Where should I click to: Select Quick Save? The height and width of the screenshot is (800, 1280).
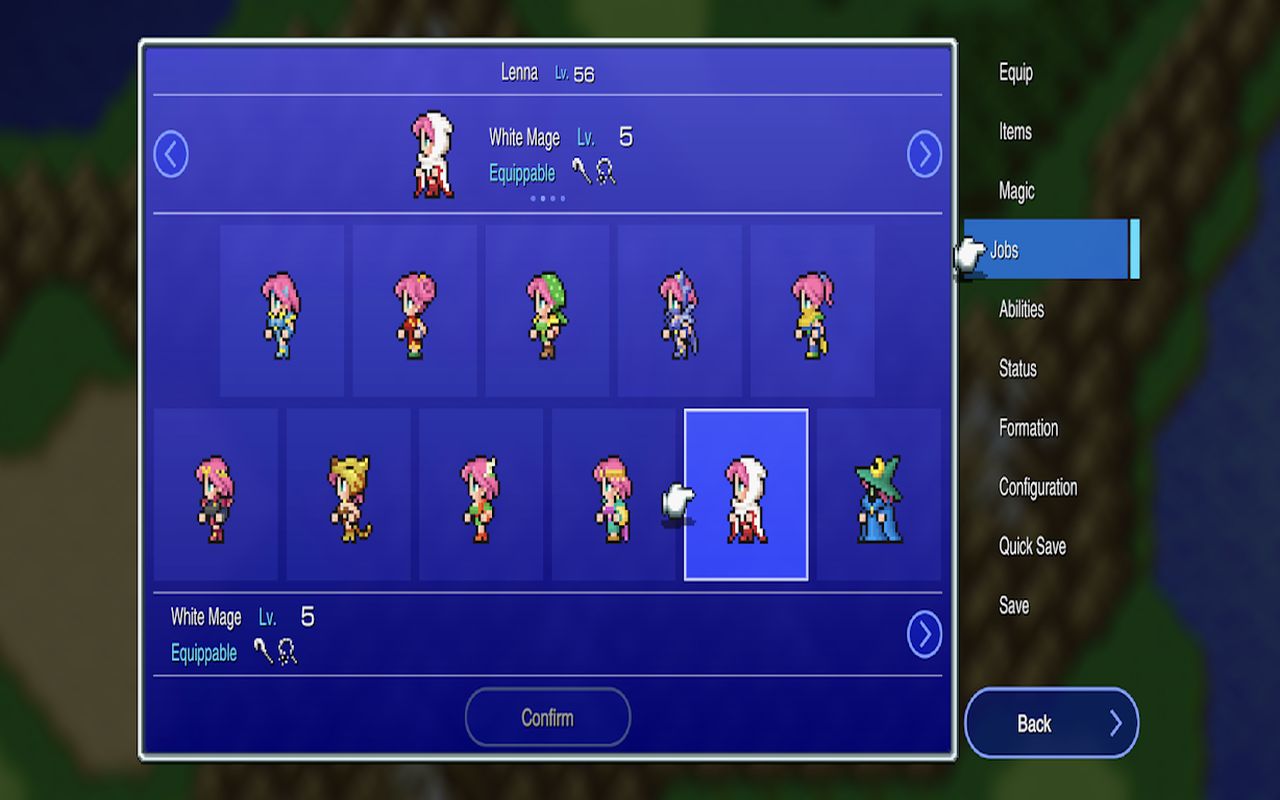[x=1032, y=546]
